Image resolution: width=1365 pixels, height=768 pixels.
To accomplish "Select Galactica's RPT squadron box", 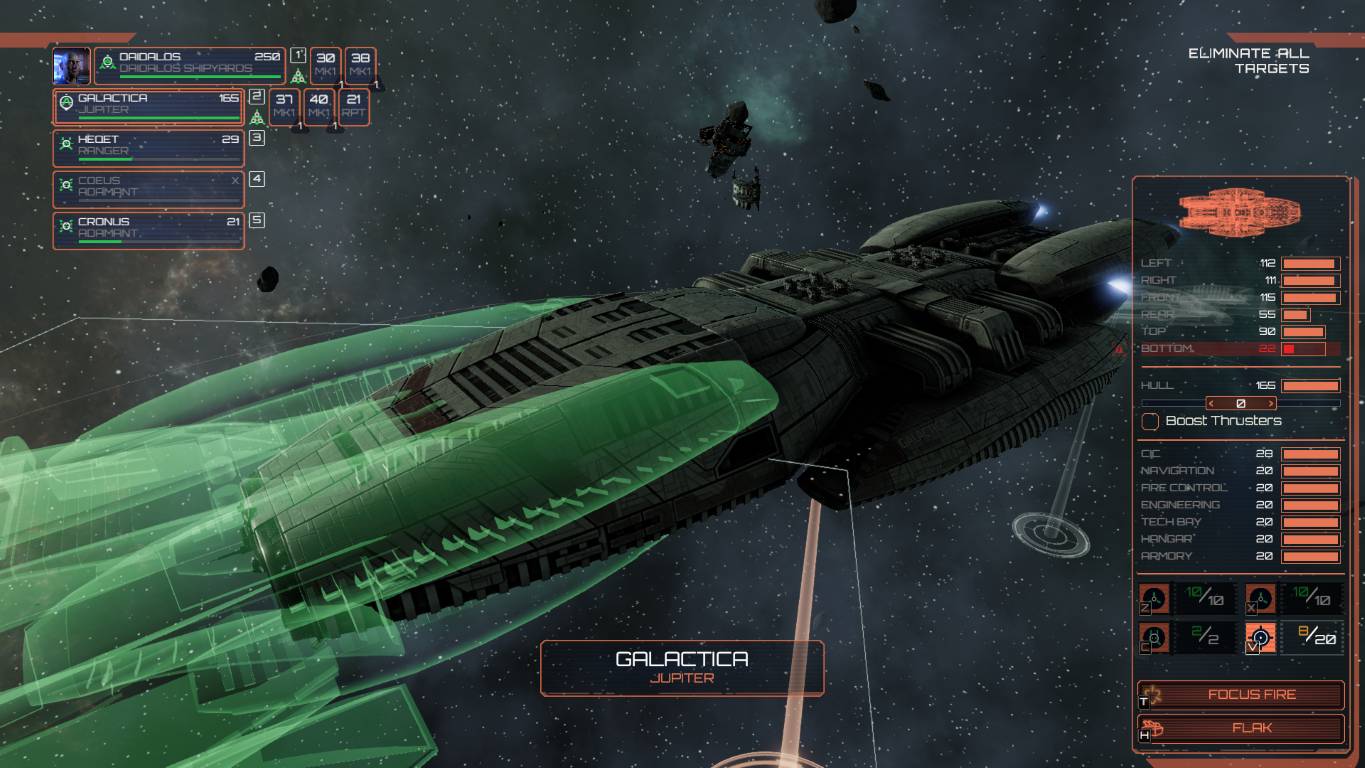I will [x=353, y=106].
